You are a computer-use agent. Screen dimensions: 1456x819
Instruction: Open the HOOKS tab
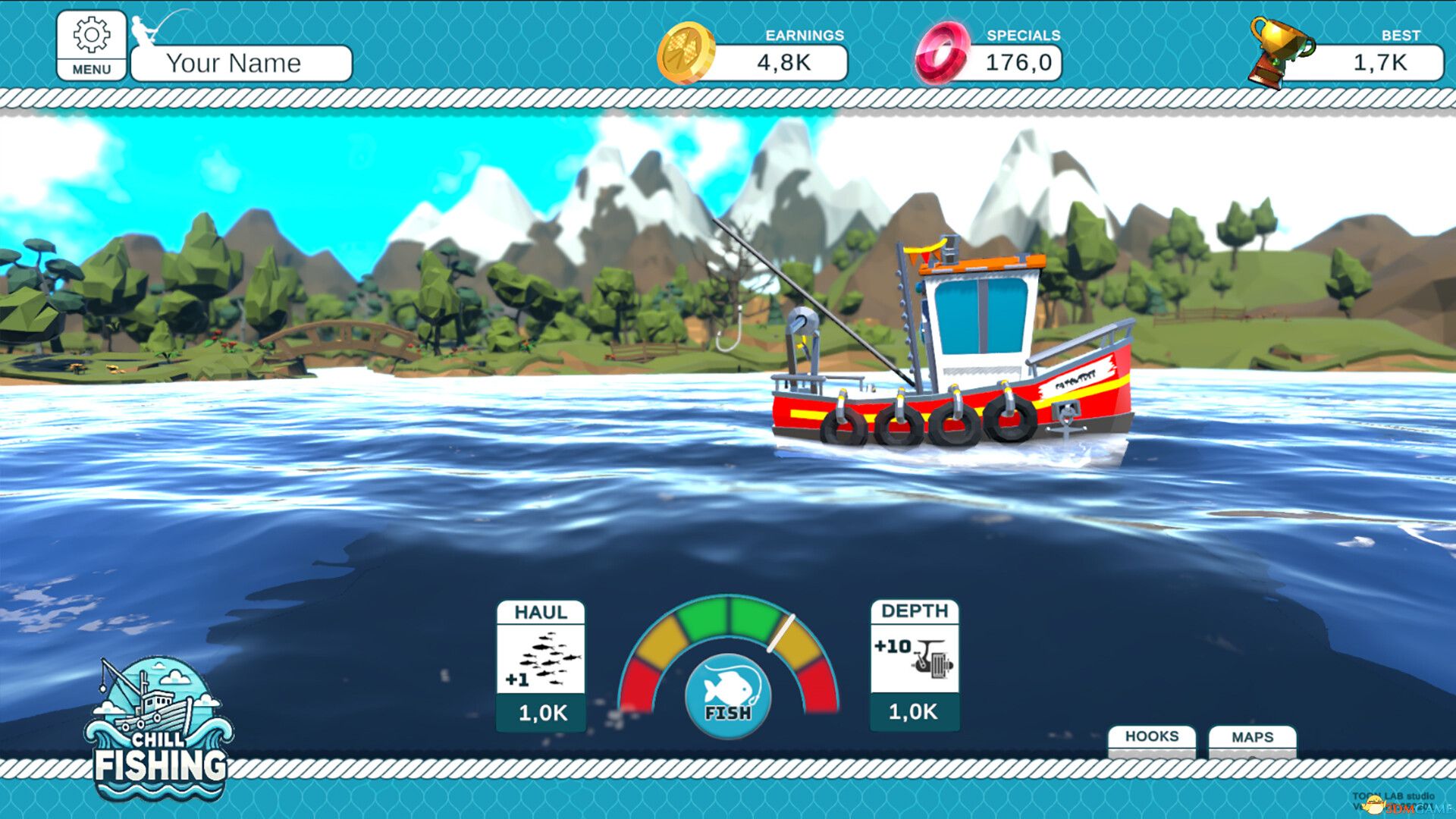1151,736
